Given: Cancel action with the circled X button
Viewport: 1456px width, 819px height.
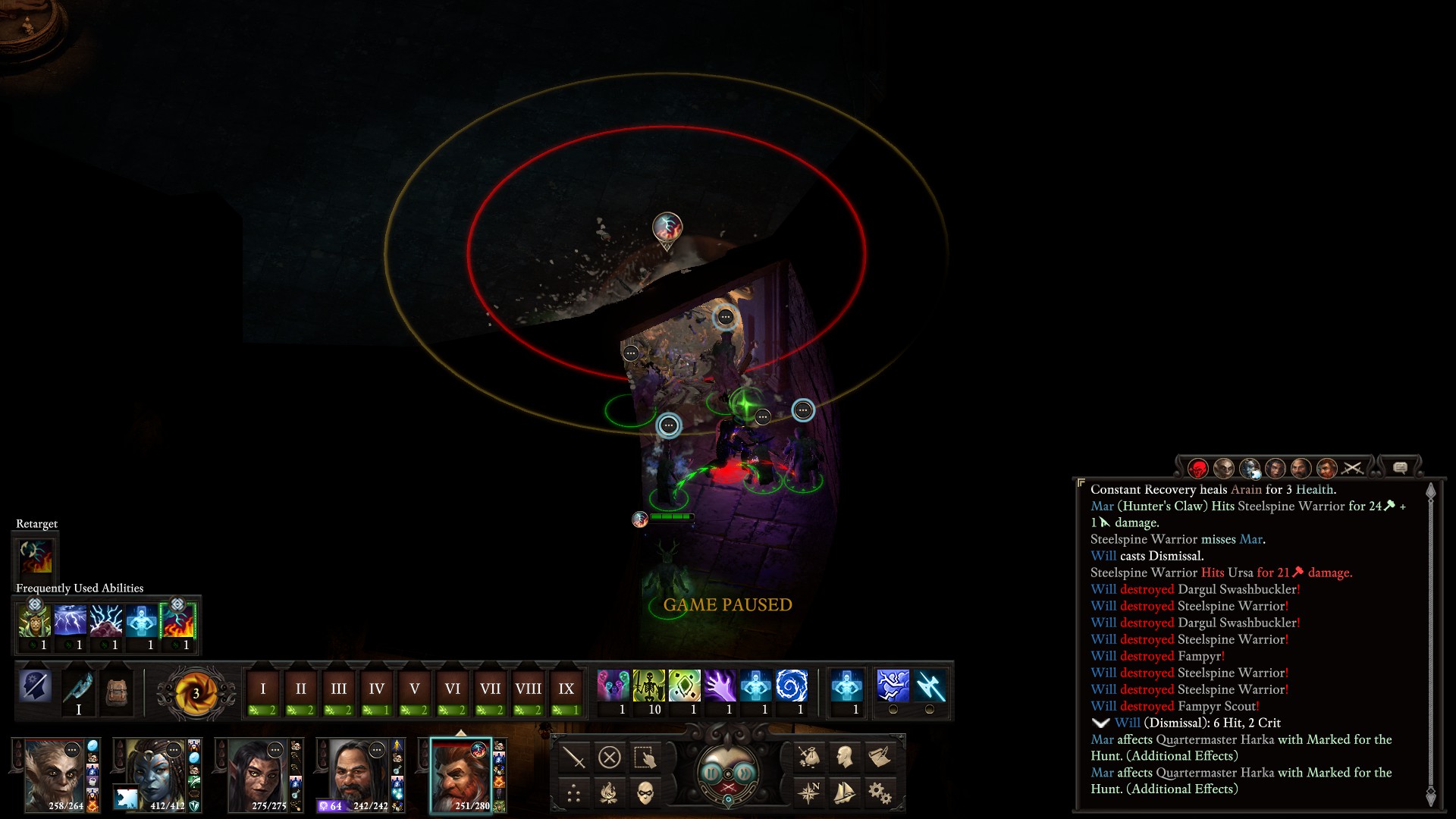Looking at the screenshot, I should click(609, 757).
